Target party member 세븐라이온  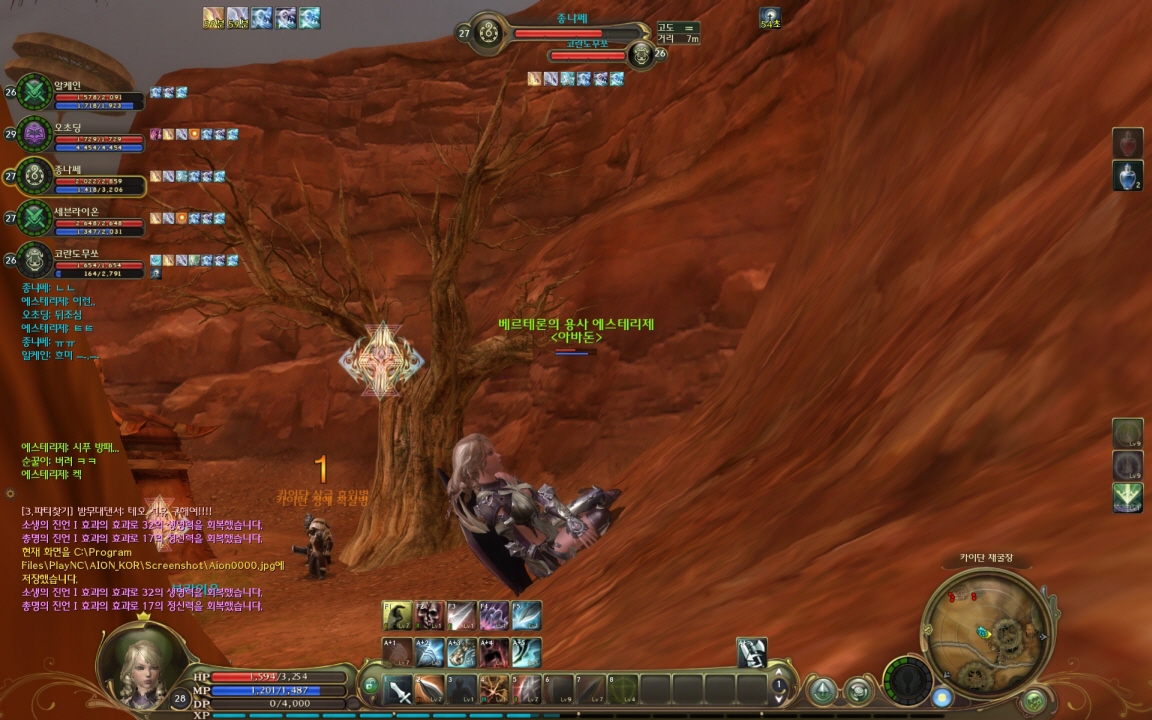point(36,218)
